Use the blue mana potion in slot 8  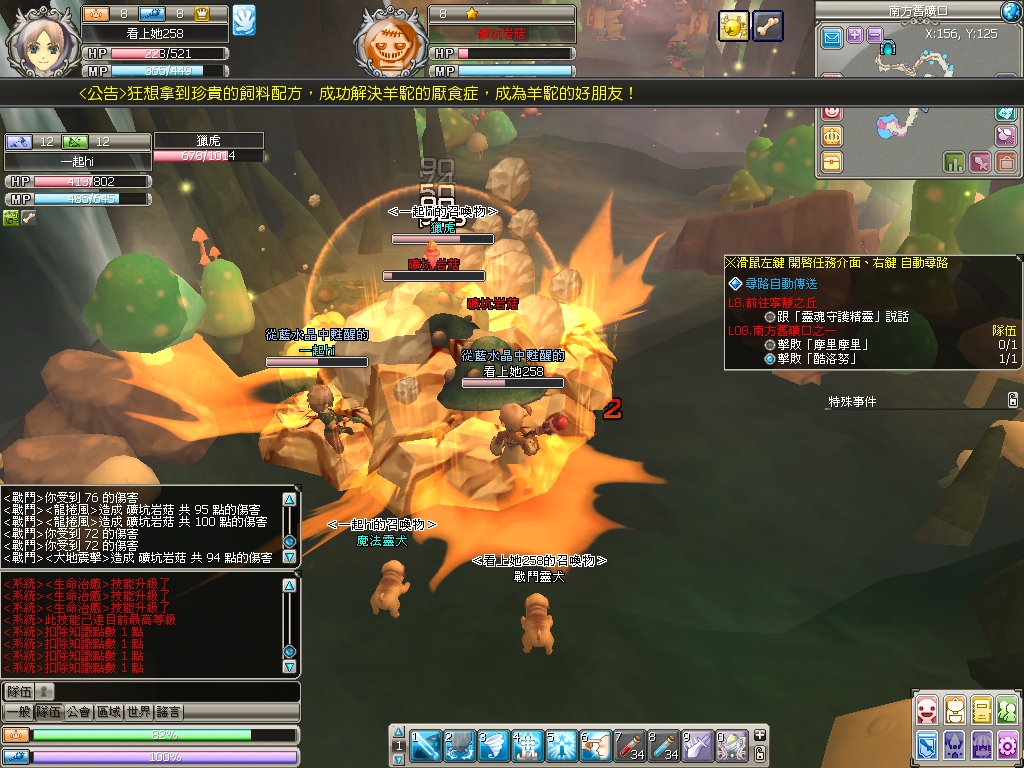(664, 745)
